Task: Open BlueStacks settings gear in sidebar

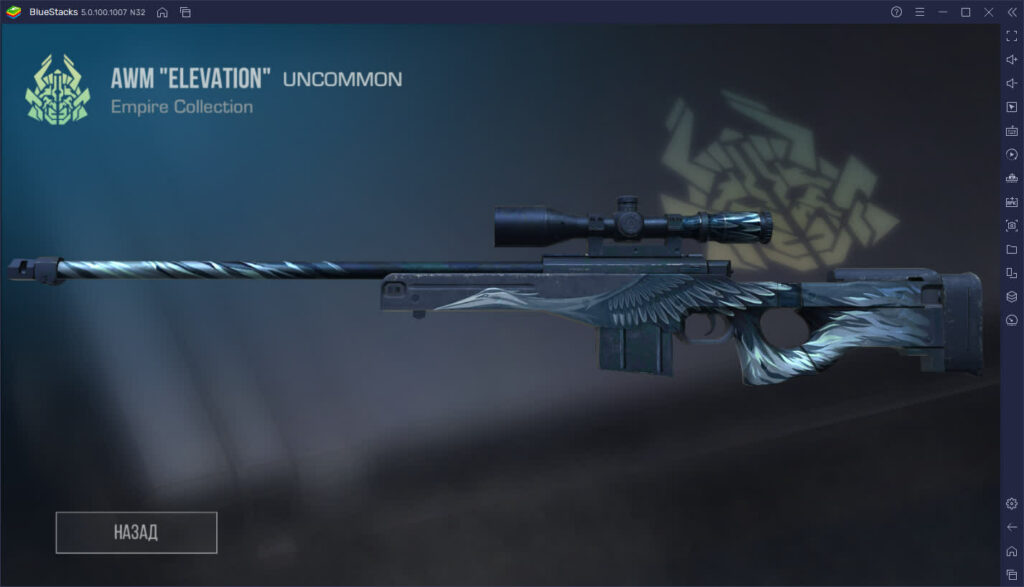Action: [1011, 503]
